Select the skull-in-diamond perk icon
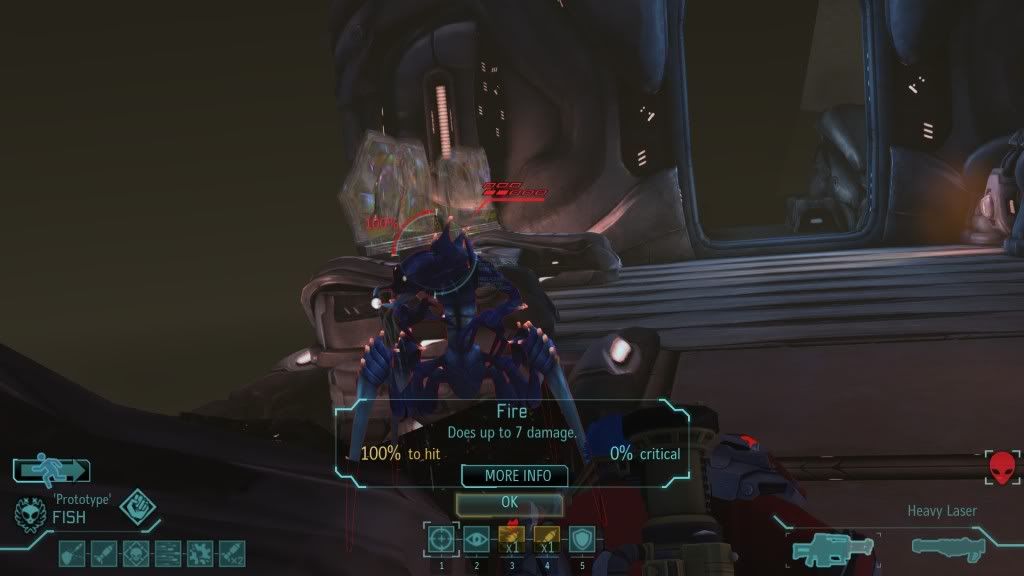This screenshot has height=576, width=1024. 134,551
